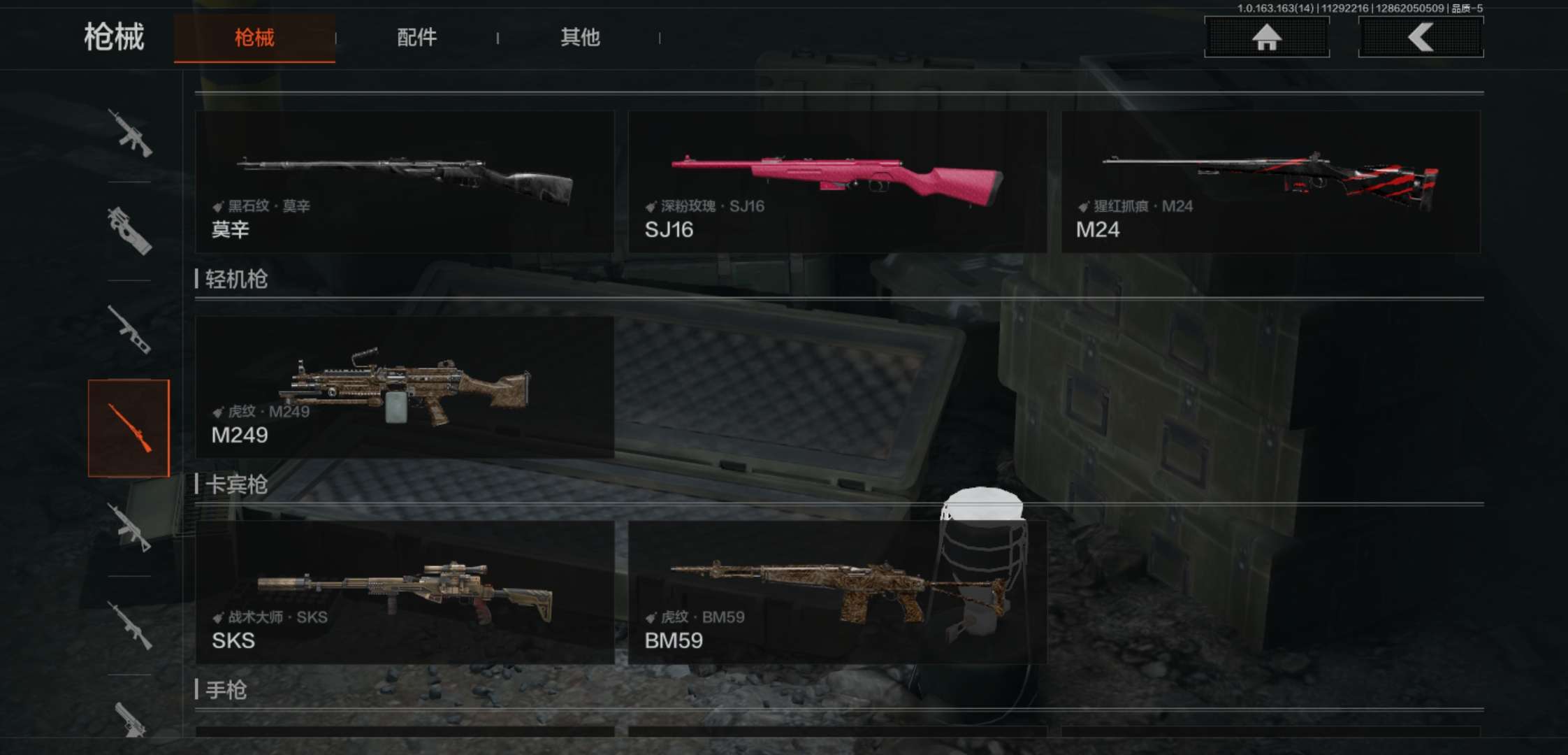Click the highlighted orange rifle category
1568x755 pixels.
129,428
